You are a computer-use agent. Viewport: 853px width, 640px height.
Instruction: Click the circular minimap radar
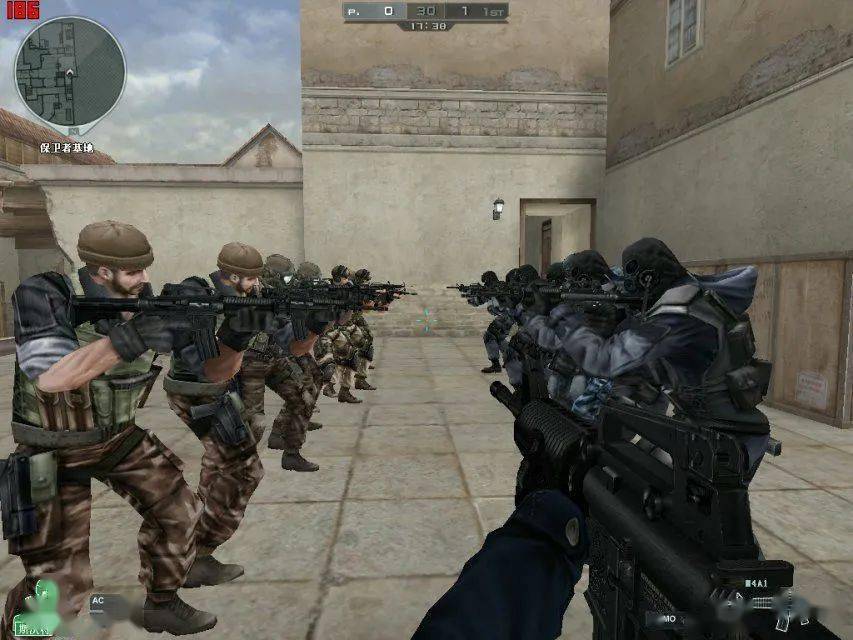pyautogui.click(x=69, y=72)
